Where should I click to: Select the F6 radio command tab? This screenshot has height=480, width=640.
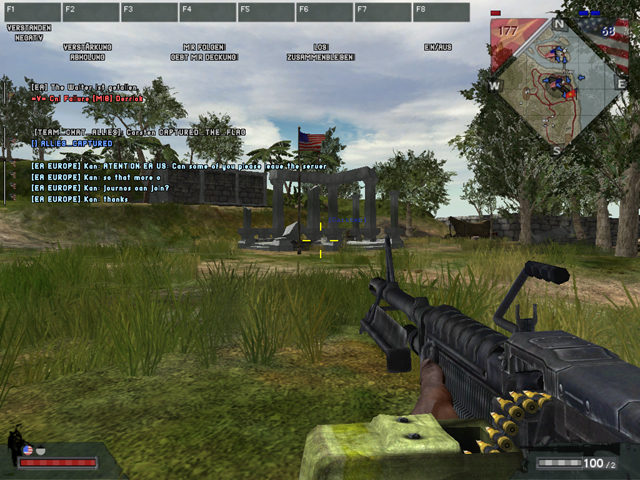[x=324, y=12]
